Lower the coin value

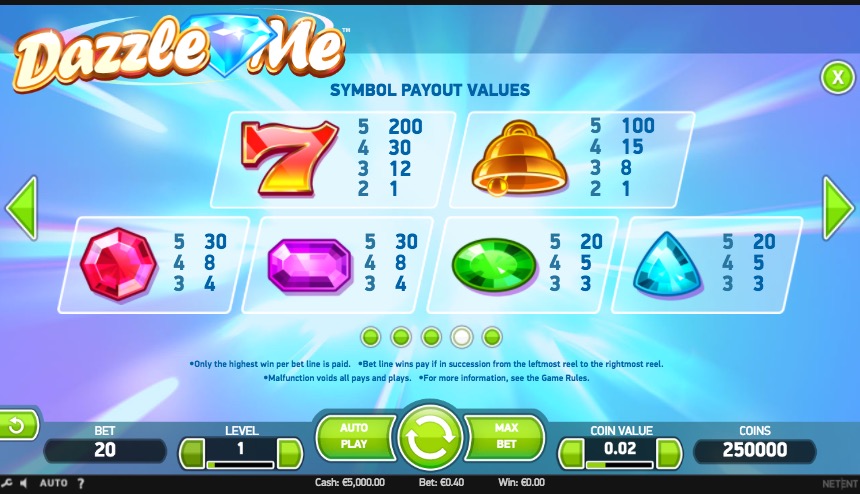click(571, 454)
